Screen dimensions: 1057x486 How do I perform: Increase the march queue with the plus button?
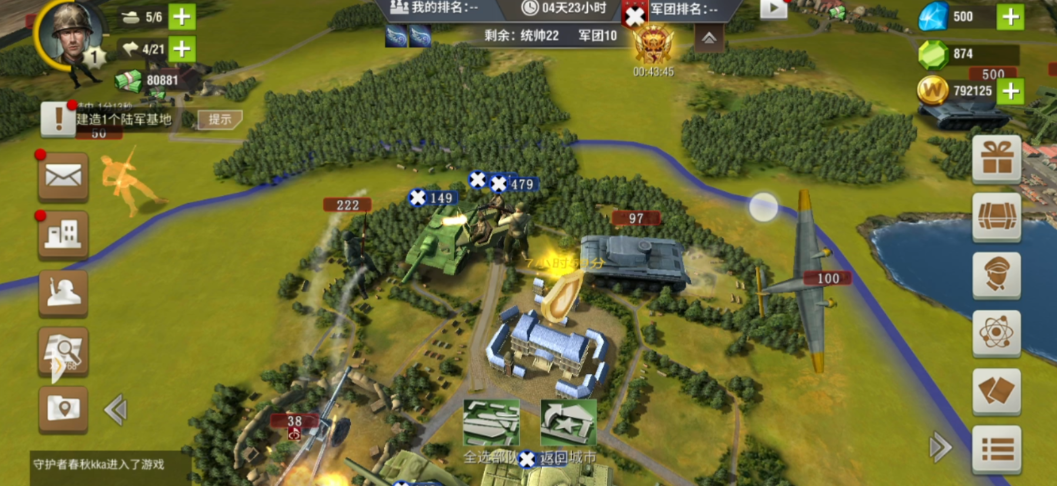[182, 48]
